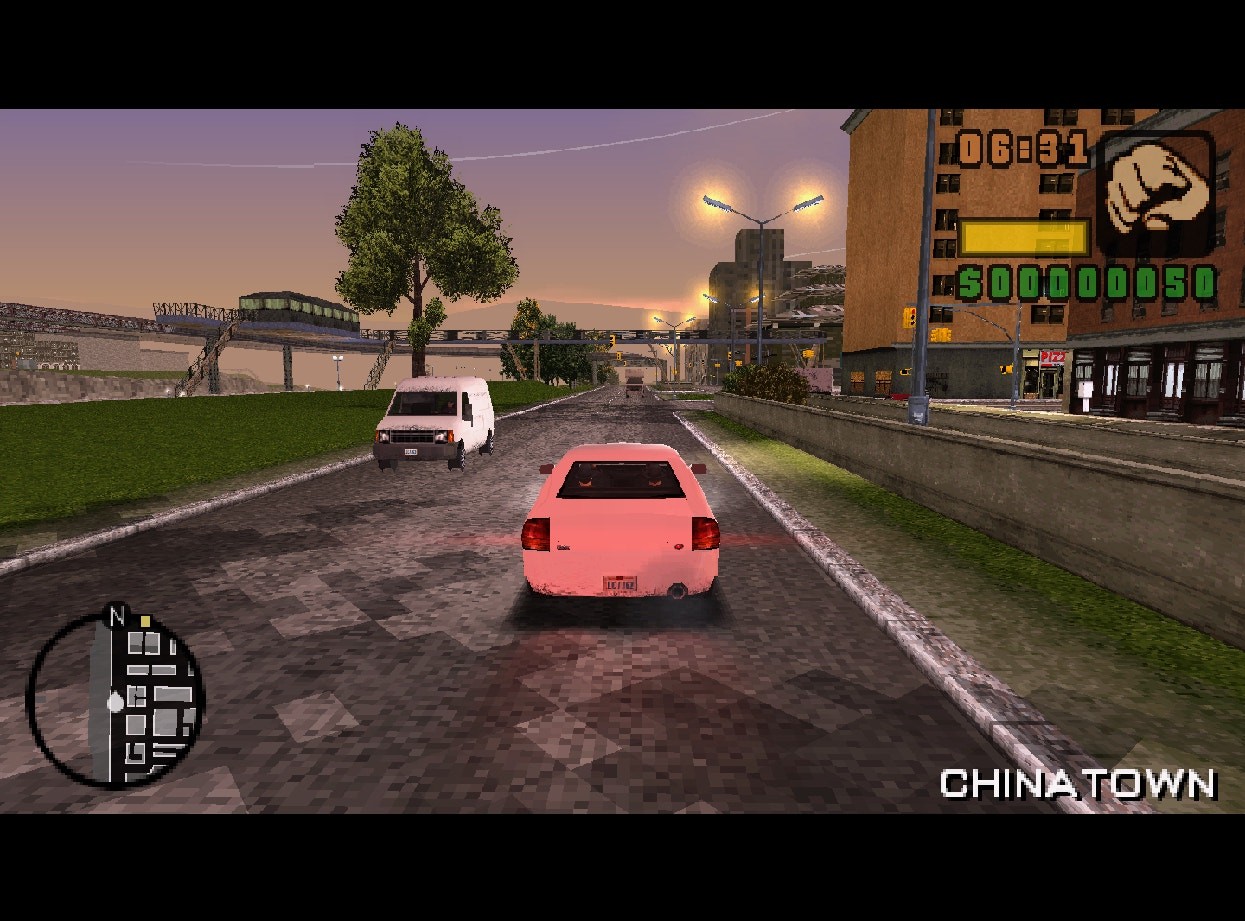Click the north N marker on radar
Image resolution: width=1245 pixels, height=921 pixels.
click(117, 616)
